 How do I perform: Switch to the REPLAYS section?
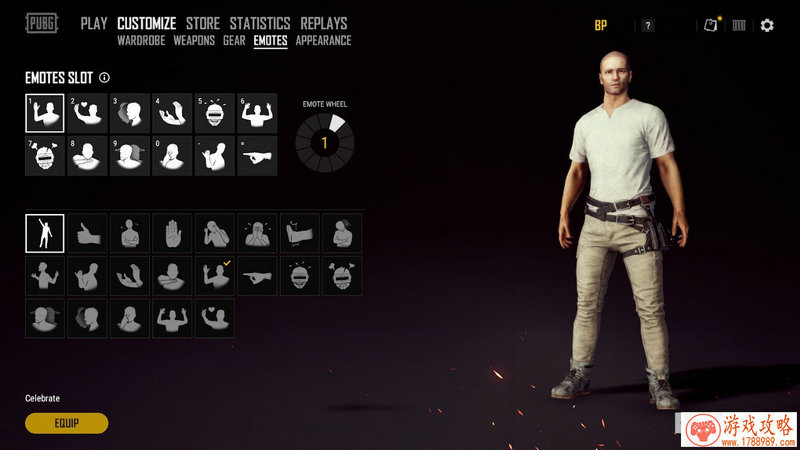coord(323,23)
